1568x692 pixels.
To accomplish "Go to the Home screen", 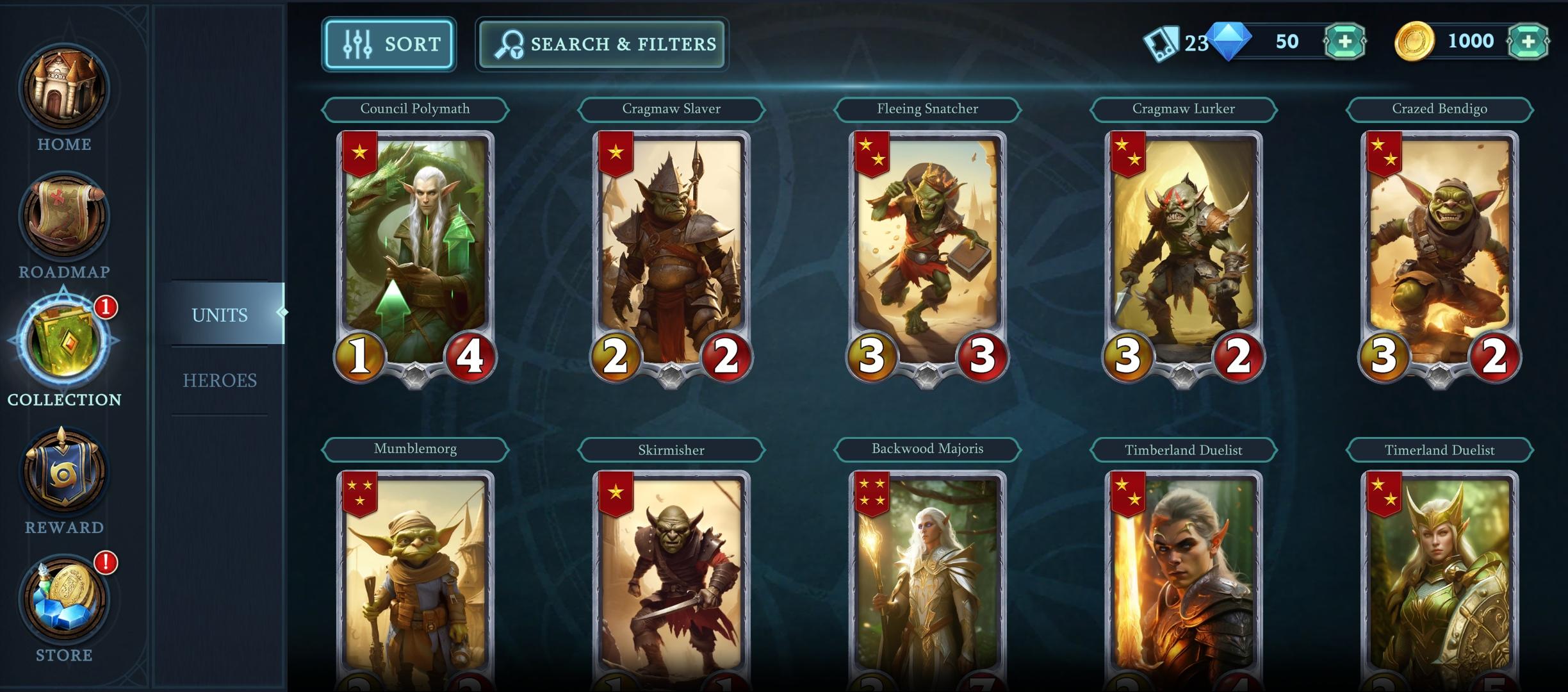I will tap(64, 96).
